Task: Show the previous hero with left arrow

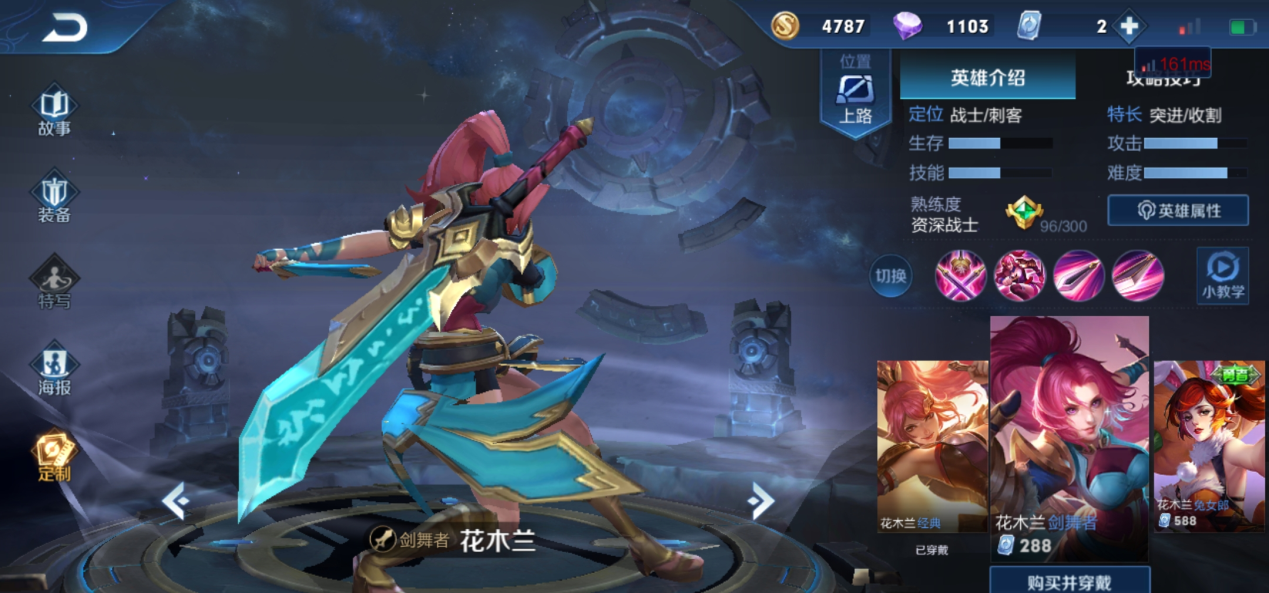Action: 175,501
